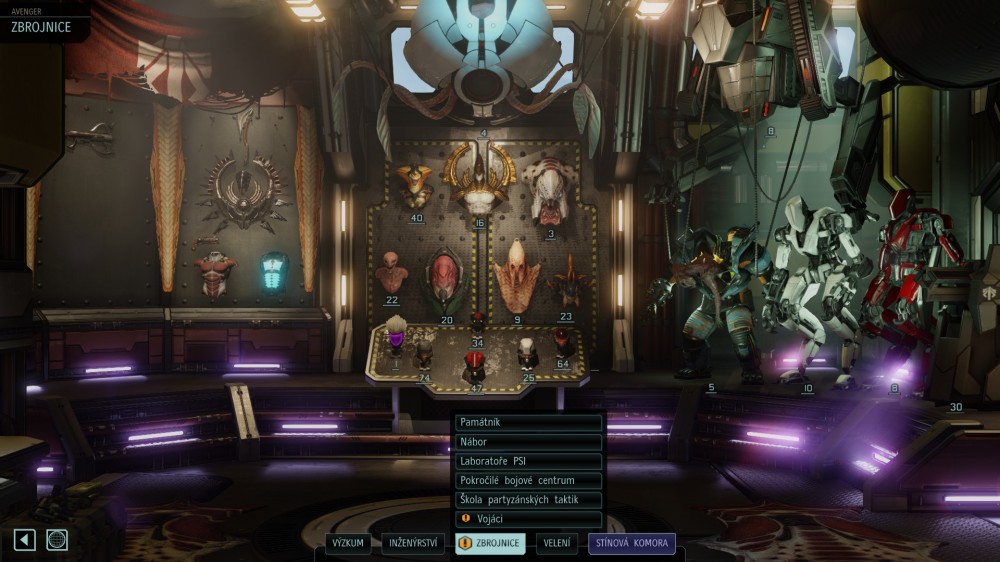Image resolution: width=1000 pixels, height=562 pixels.
Task: Click the highlighted Zbrojnice tab
Action: click(490, 544)
